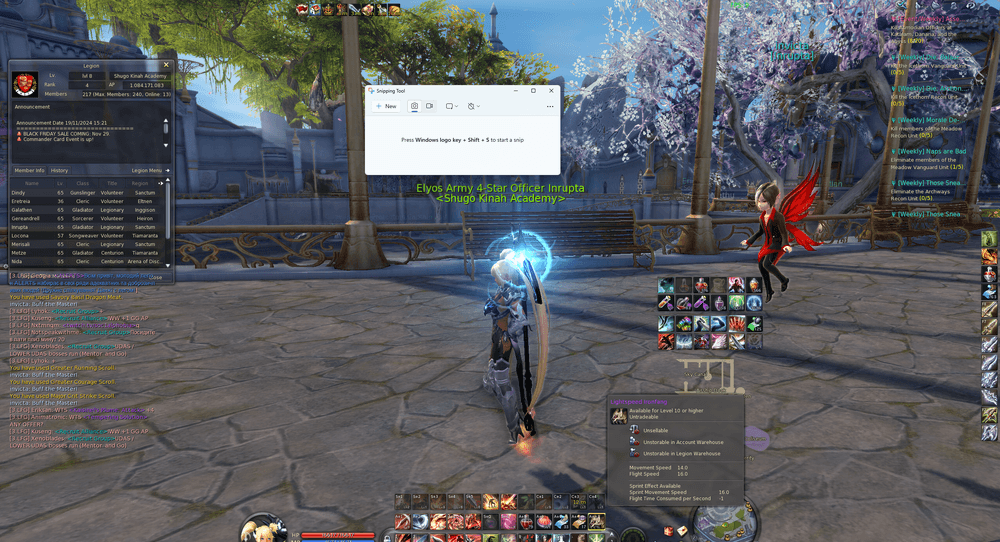
Task: Click the circular minimap
Action: (725, 520)
